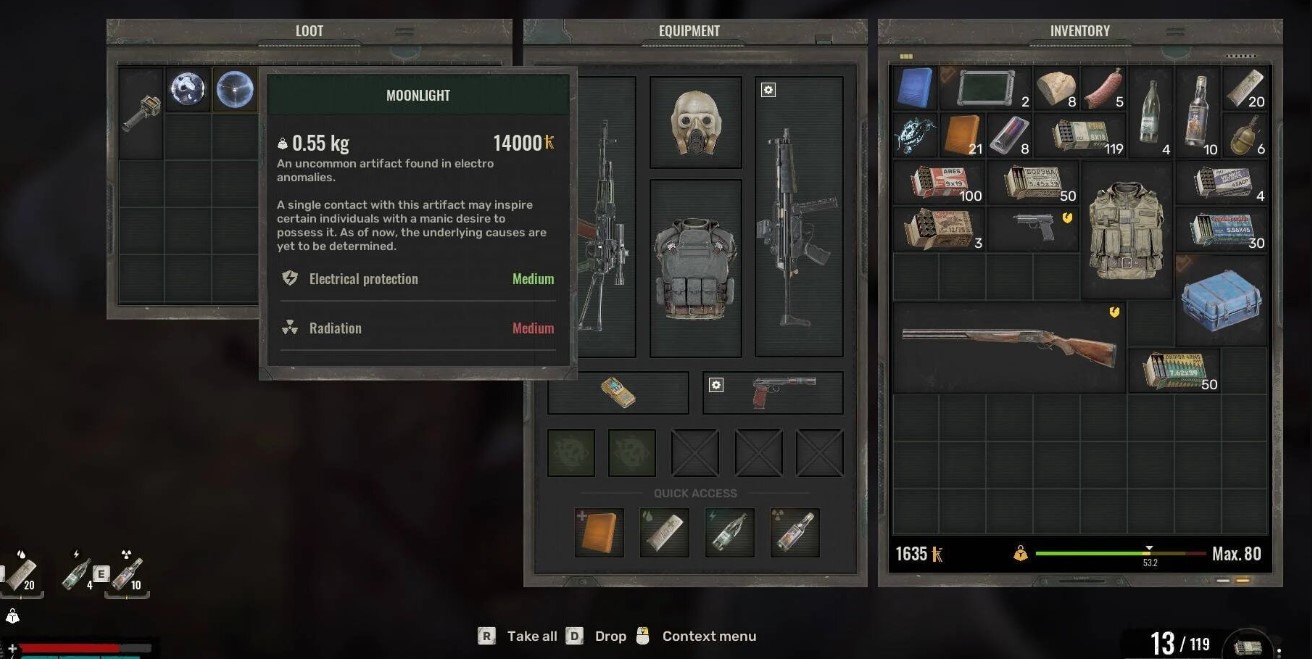Click the blue hard case in the inventory

pos(1220,299)
